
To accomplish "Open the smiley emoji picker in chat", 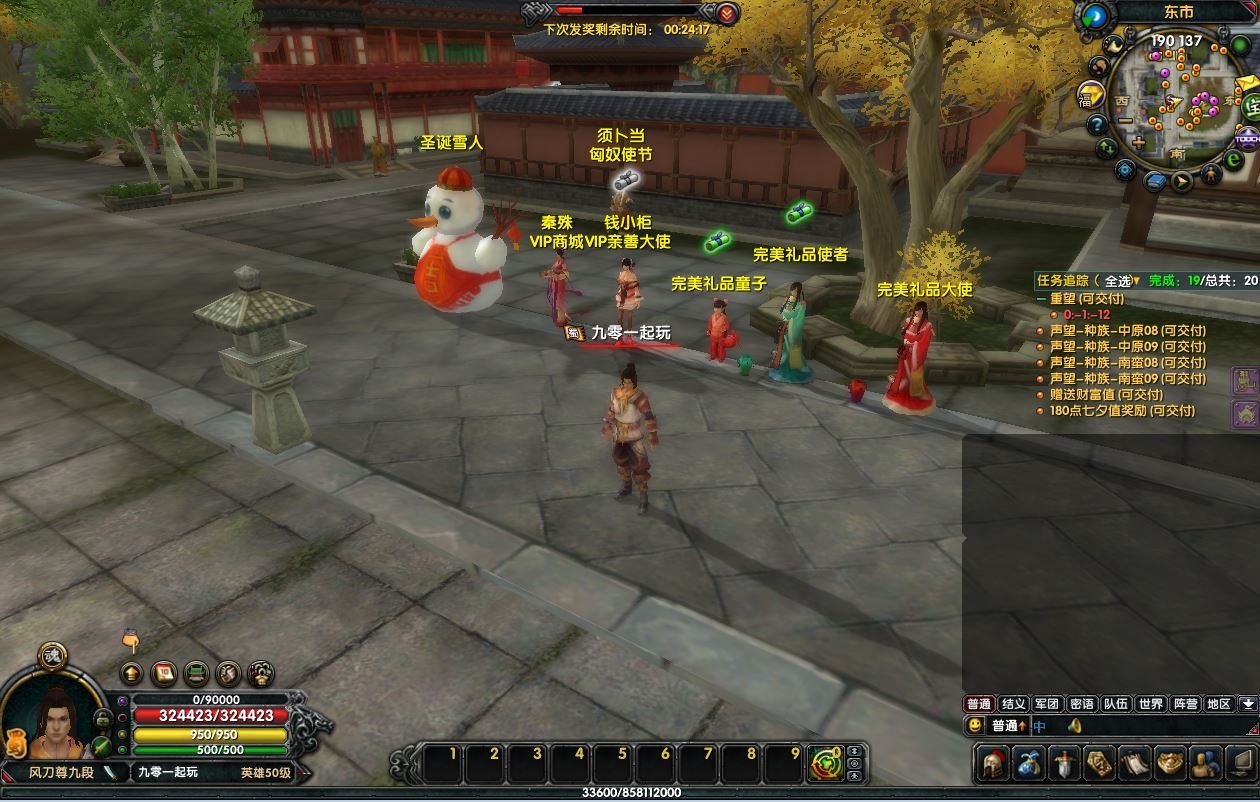I will point(975,726).
